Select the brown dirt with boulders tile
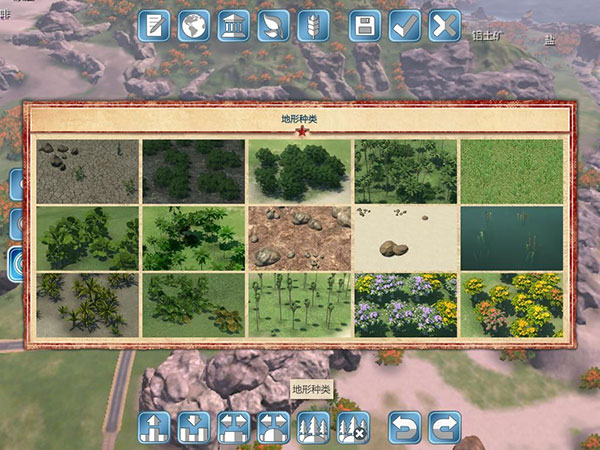The image size is (600, 450). (299, 238)
